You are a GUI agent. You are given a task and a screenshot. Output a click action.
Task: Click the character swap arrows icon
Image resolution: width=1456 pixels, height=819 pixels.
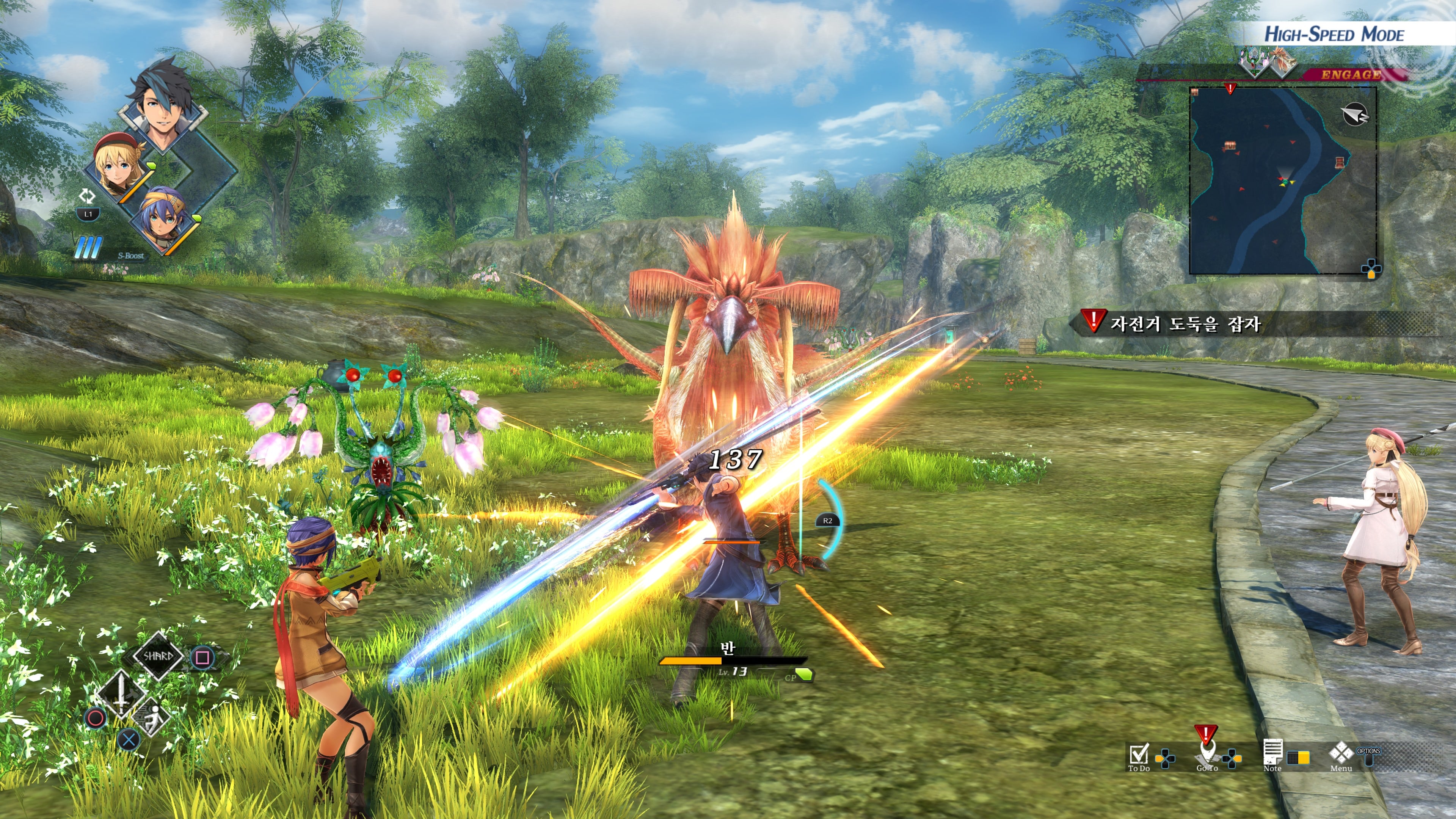click(x=87, y=196)
